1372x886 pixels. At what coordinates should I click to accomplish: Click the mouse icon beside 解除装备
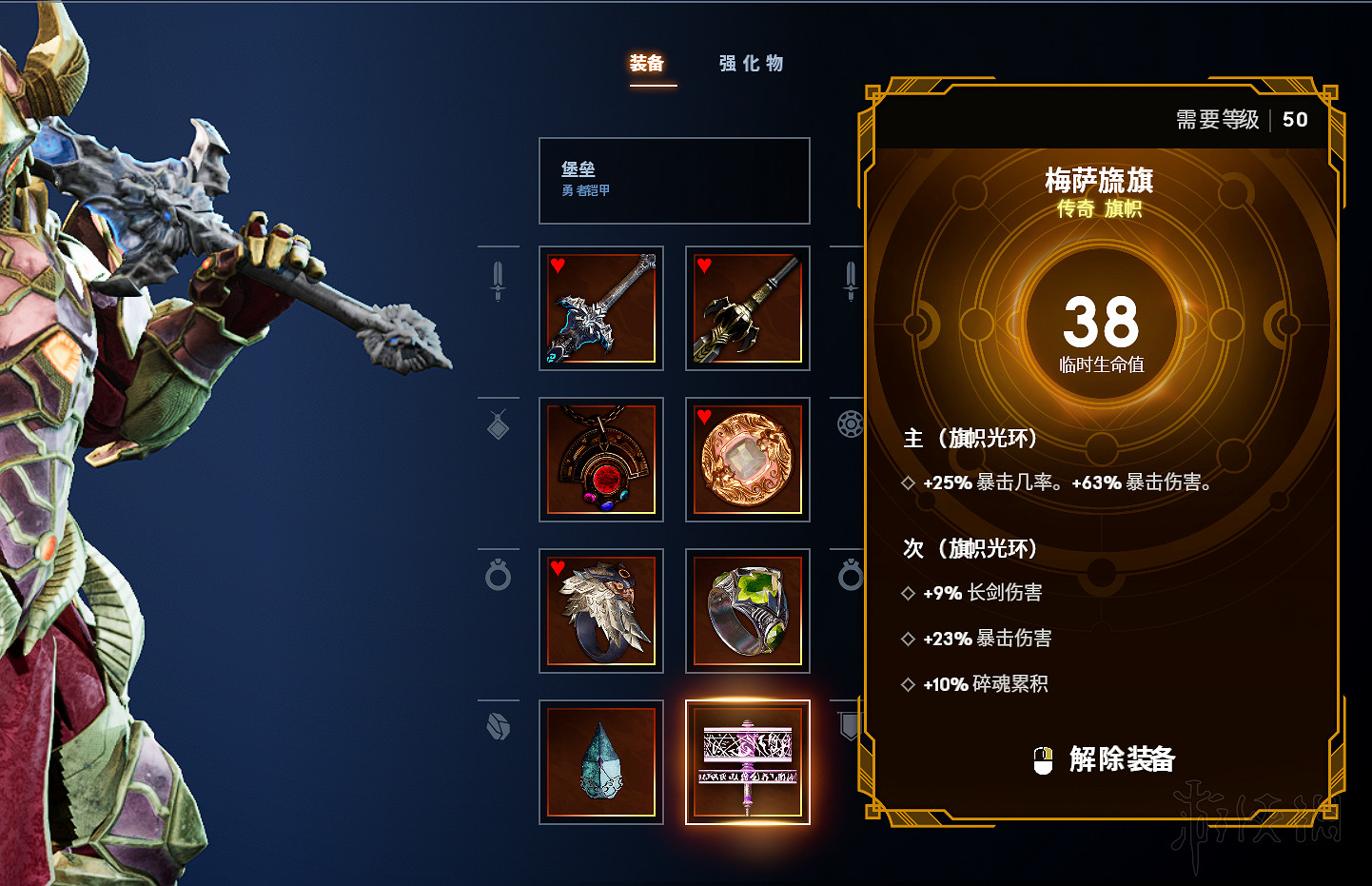pos(1045,759)
